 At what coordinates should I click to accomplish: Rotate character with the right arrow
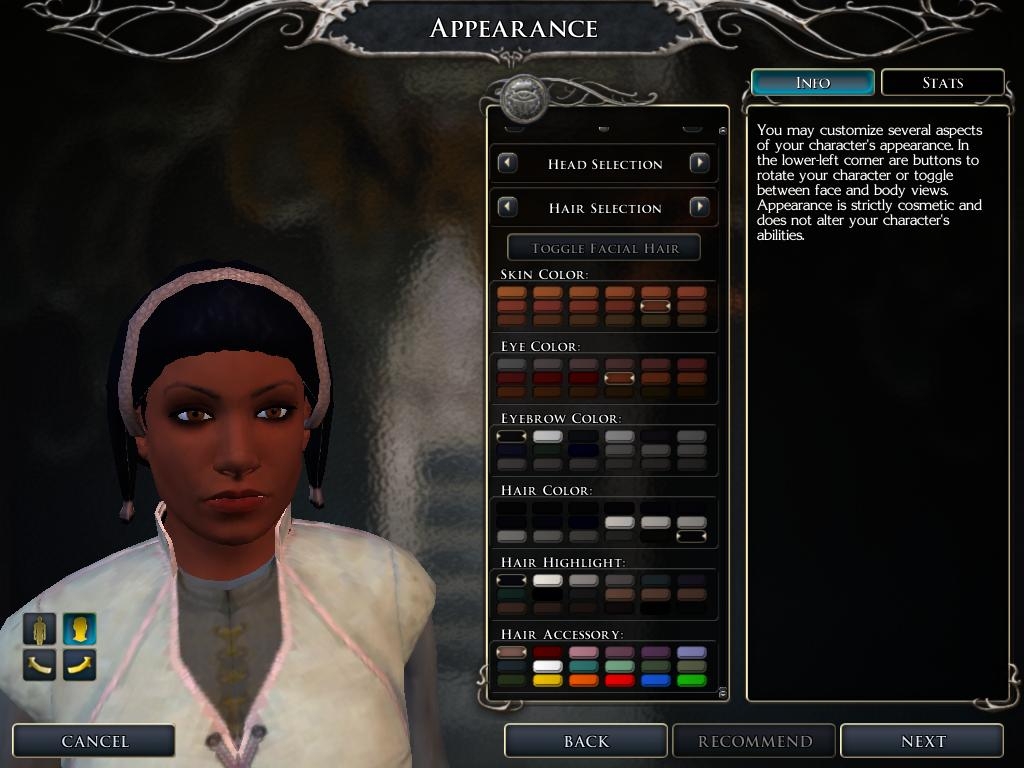[79, 663]
